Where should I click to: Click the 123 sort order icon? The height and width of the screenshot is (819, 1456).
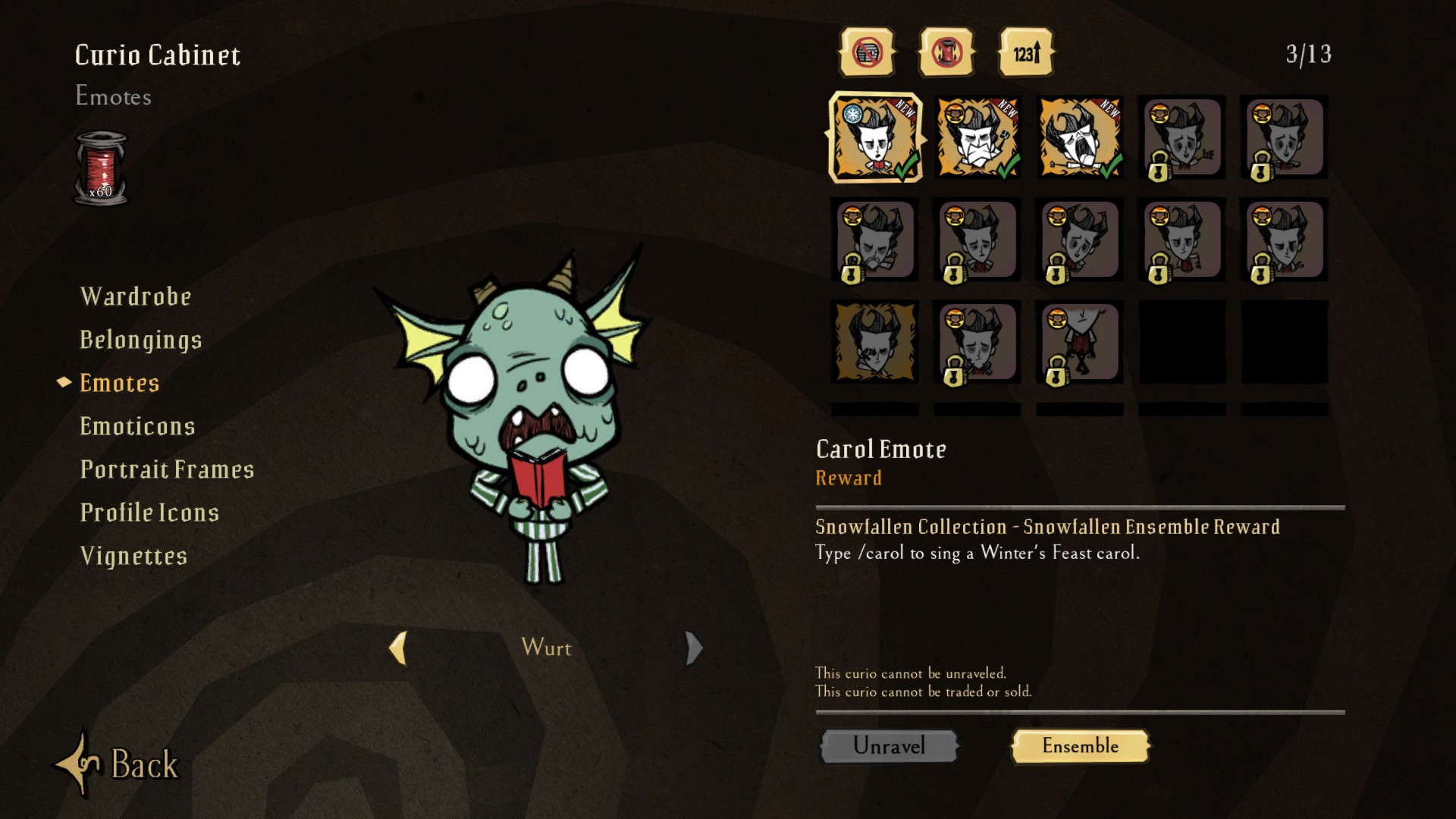pyautogui.click(x=1026, y=52)
